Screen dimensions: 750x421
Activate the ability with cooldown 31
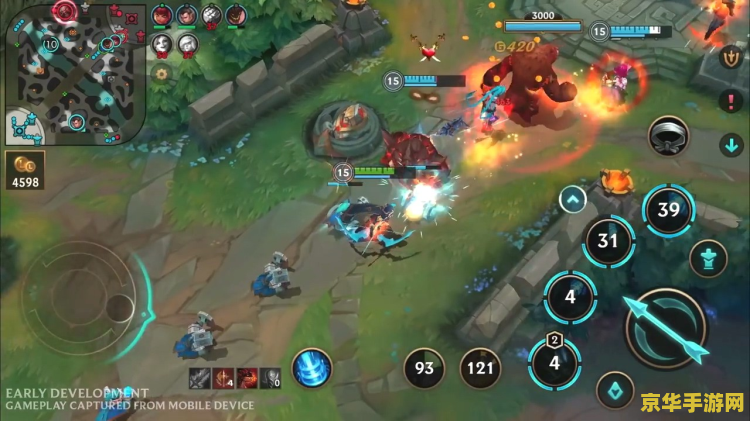tap(608, 241)
